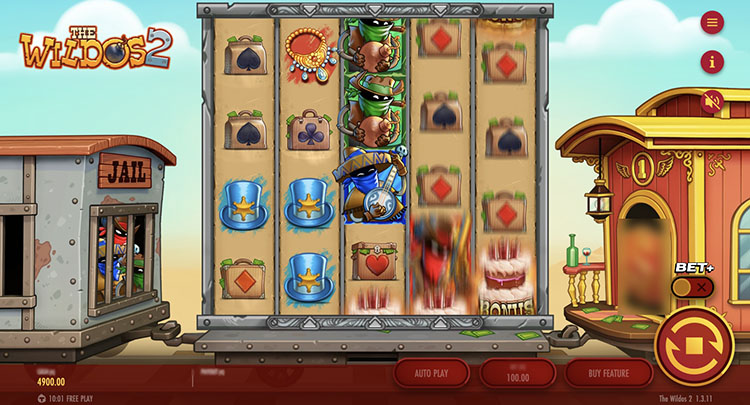
Task: Spin the reels with the round button
Action: coord(694,346)
